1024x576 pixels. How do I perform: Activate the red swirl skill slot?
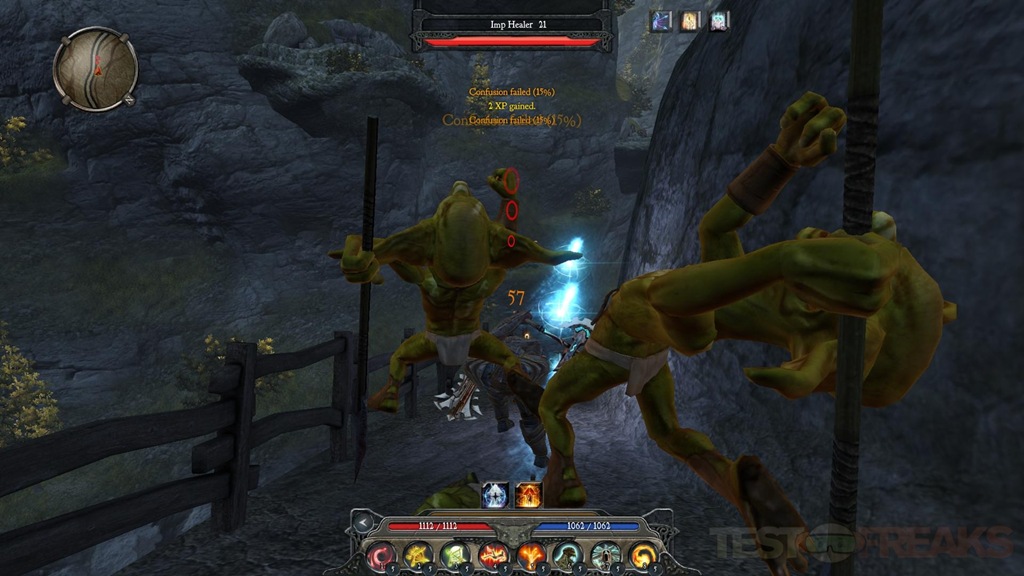tap(381, 554)
